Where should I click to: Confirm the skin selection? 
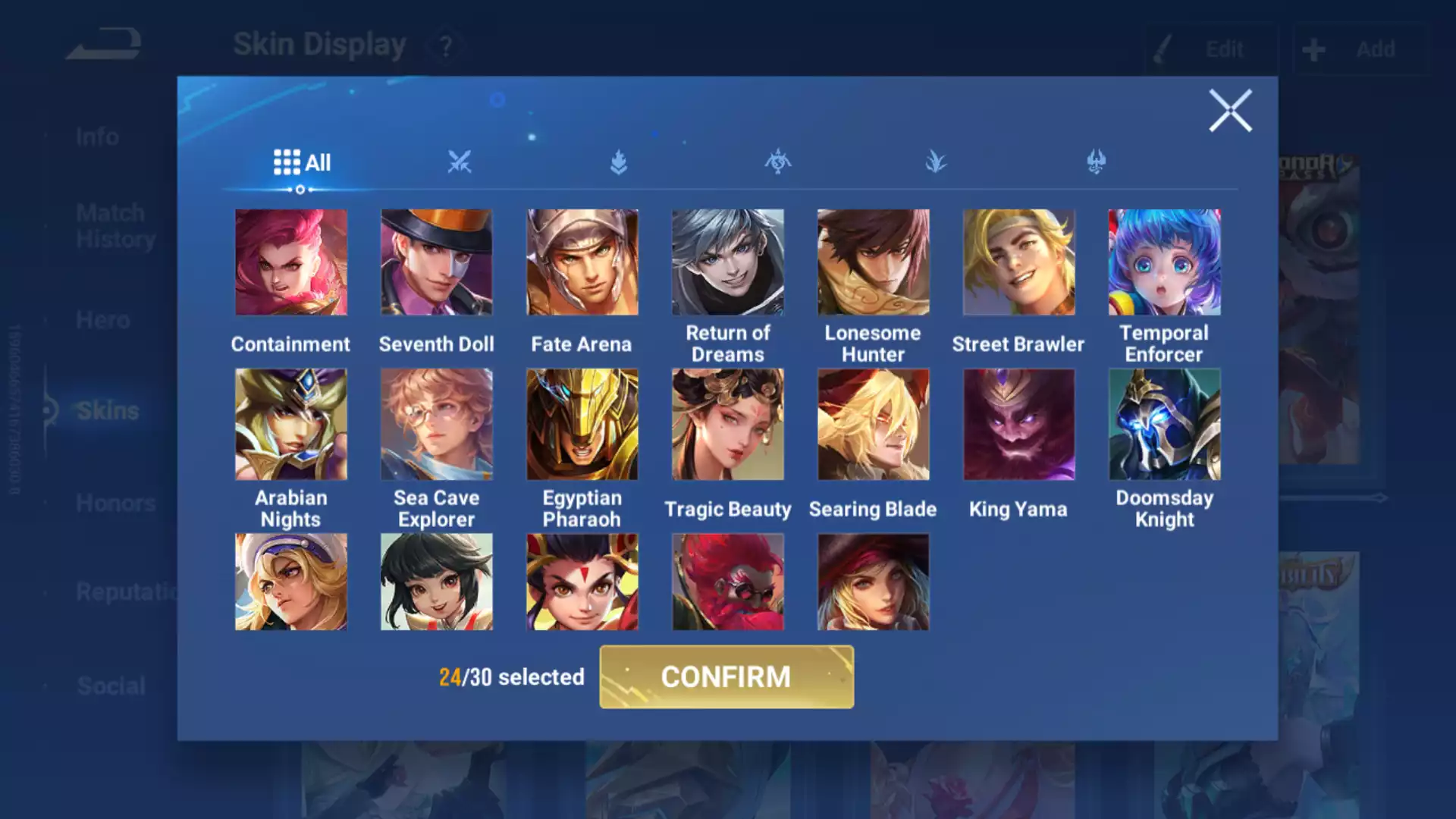click(726, 676)
